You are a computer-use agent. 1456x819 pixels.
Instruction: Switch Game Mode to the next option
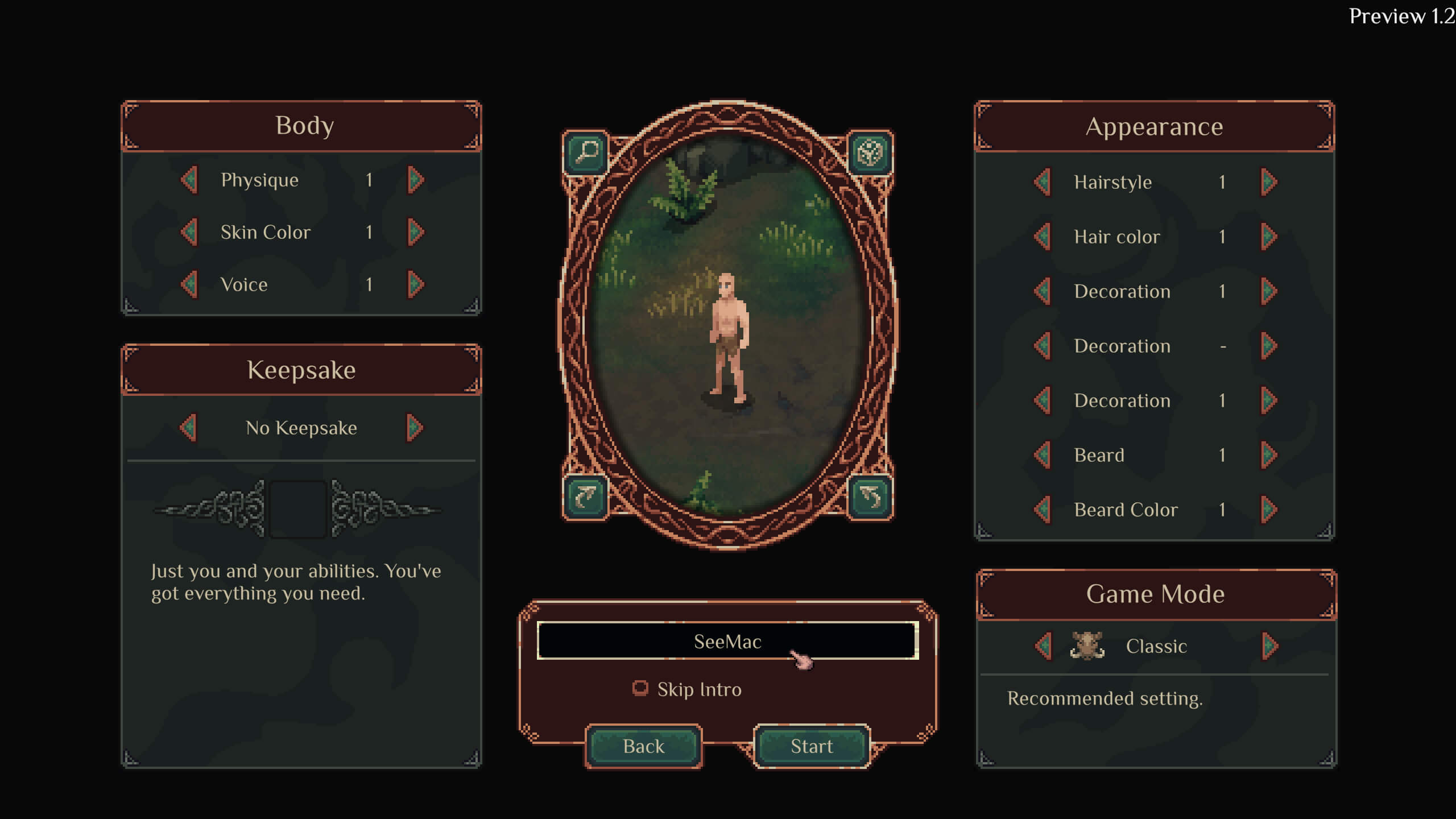coord(1269,646)
